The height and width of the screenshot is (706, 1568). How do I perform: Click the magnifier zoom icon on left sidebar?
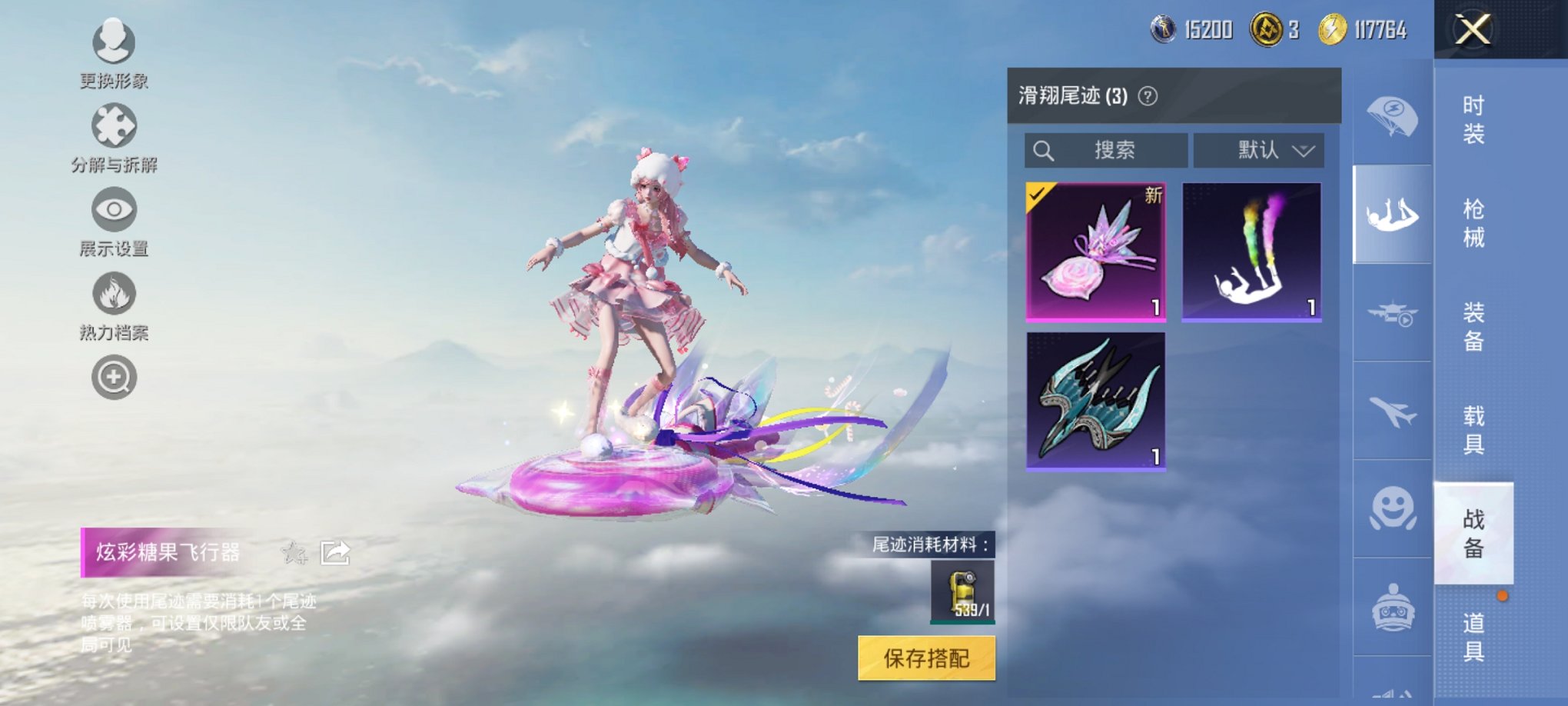point(112,378)
